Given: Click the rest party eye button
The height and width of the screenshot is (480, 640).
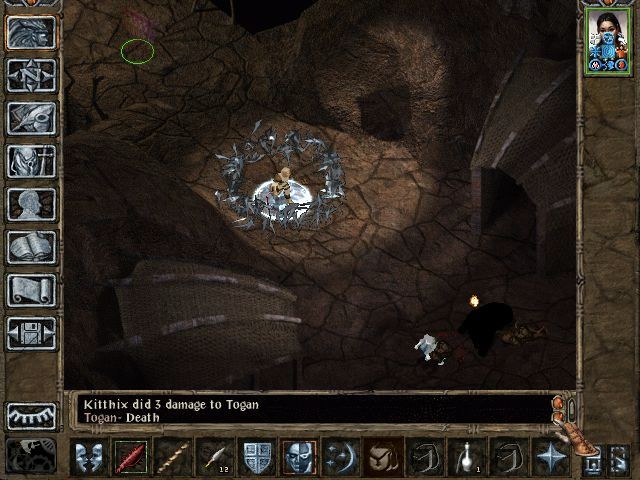Looking at the screenshot, I should (32, 415).
